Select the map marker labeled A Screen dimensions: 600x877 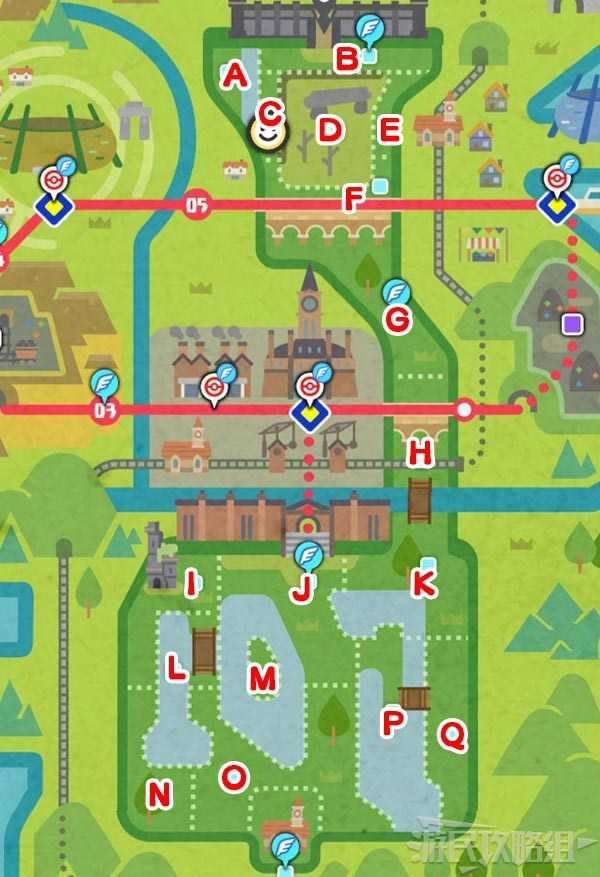click(235, 74)
